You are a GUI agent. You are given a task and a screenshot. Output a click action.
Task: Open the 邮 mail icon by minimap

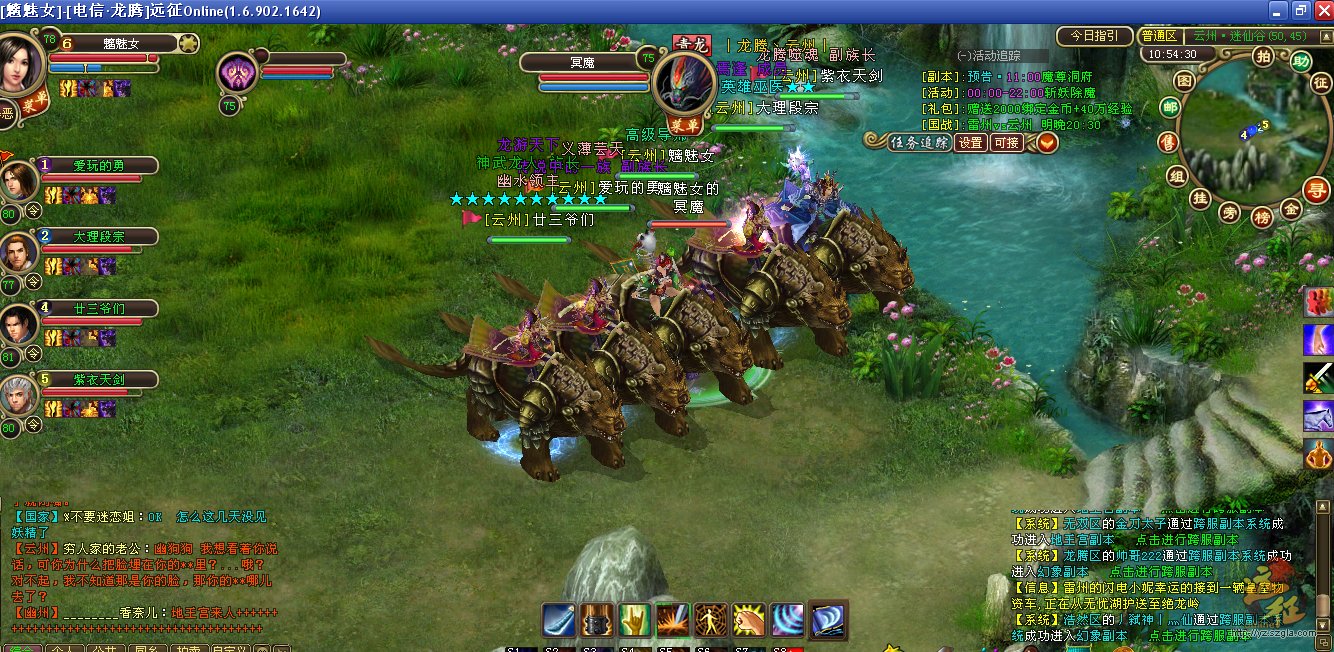click(x=1169, y=108)
